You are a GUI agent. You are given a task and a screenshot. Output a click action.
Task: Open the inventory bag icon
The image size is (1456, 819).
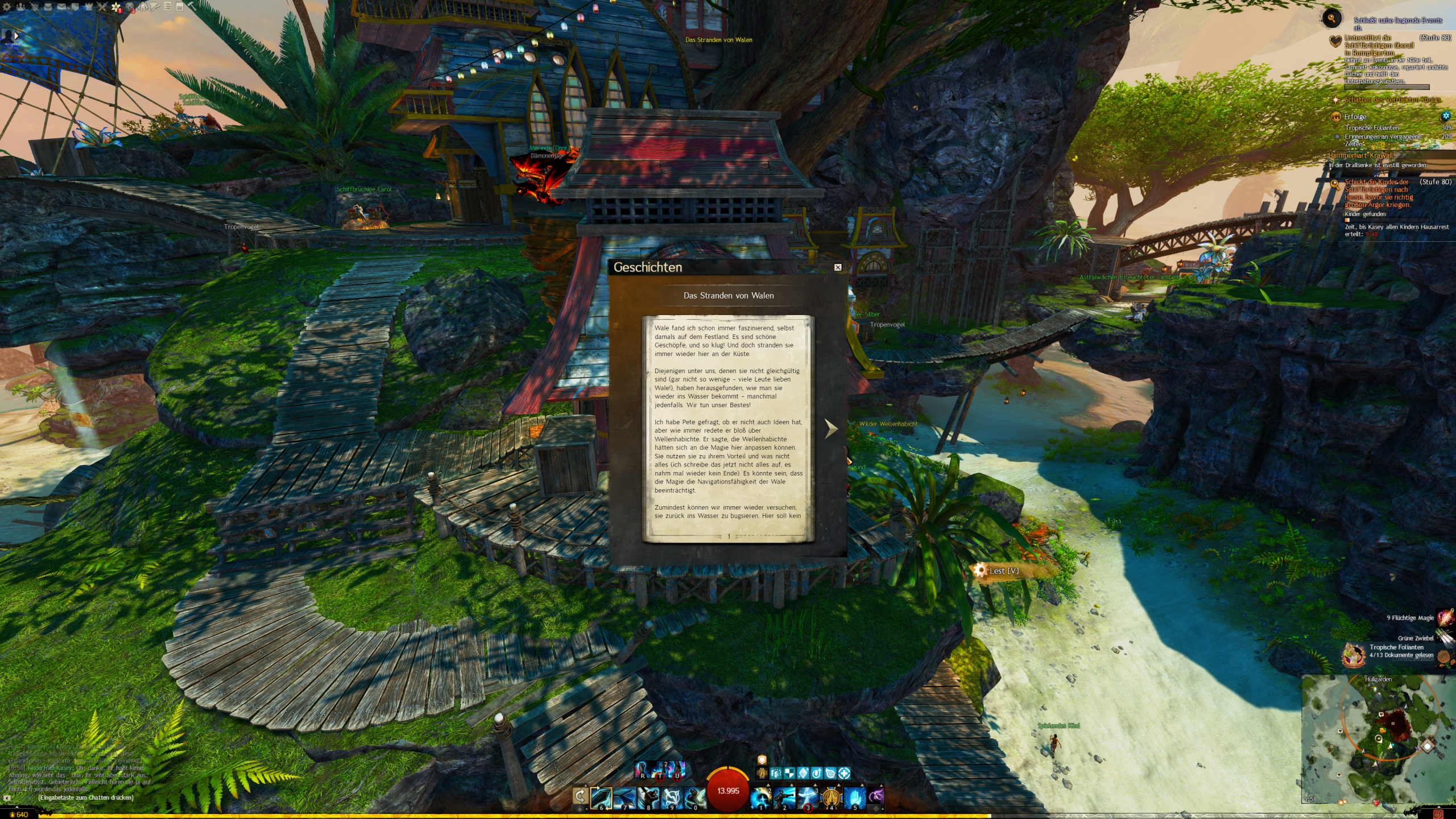(x=48, y=7)
